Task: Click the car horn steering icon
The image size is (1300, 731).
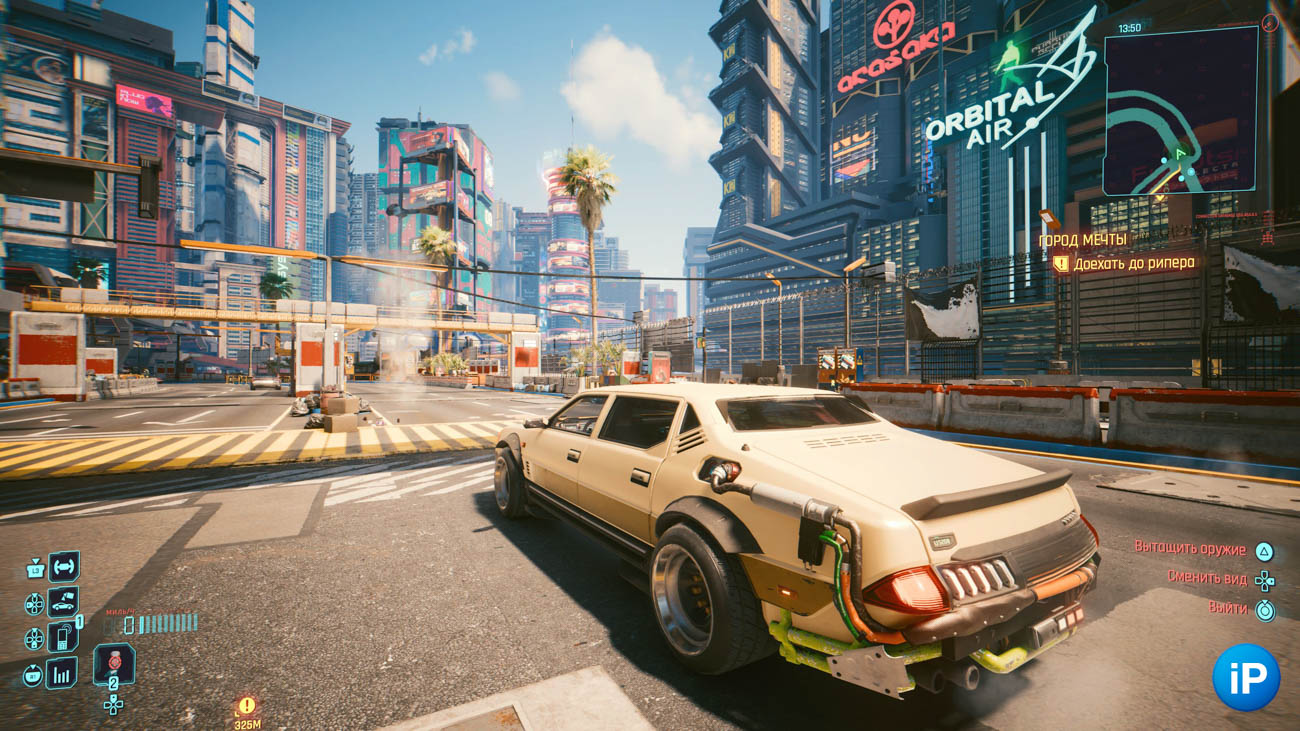Action: tap(64, 567)
